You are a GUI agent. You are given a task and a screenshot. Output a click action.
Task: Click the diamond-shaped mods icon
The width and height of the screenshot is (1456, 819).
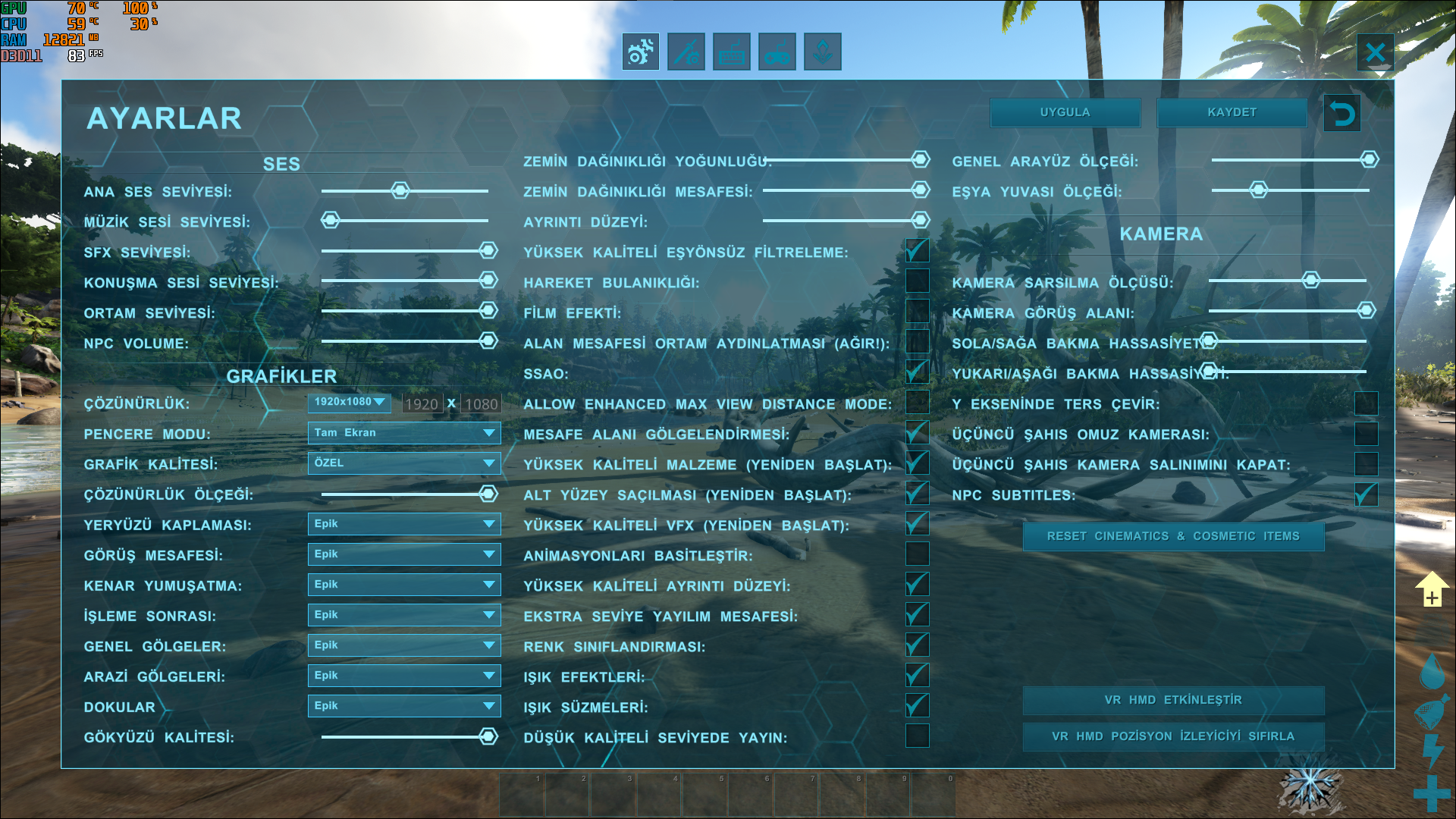click(x=822, y=51)
